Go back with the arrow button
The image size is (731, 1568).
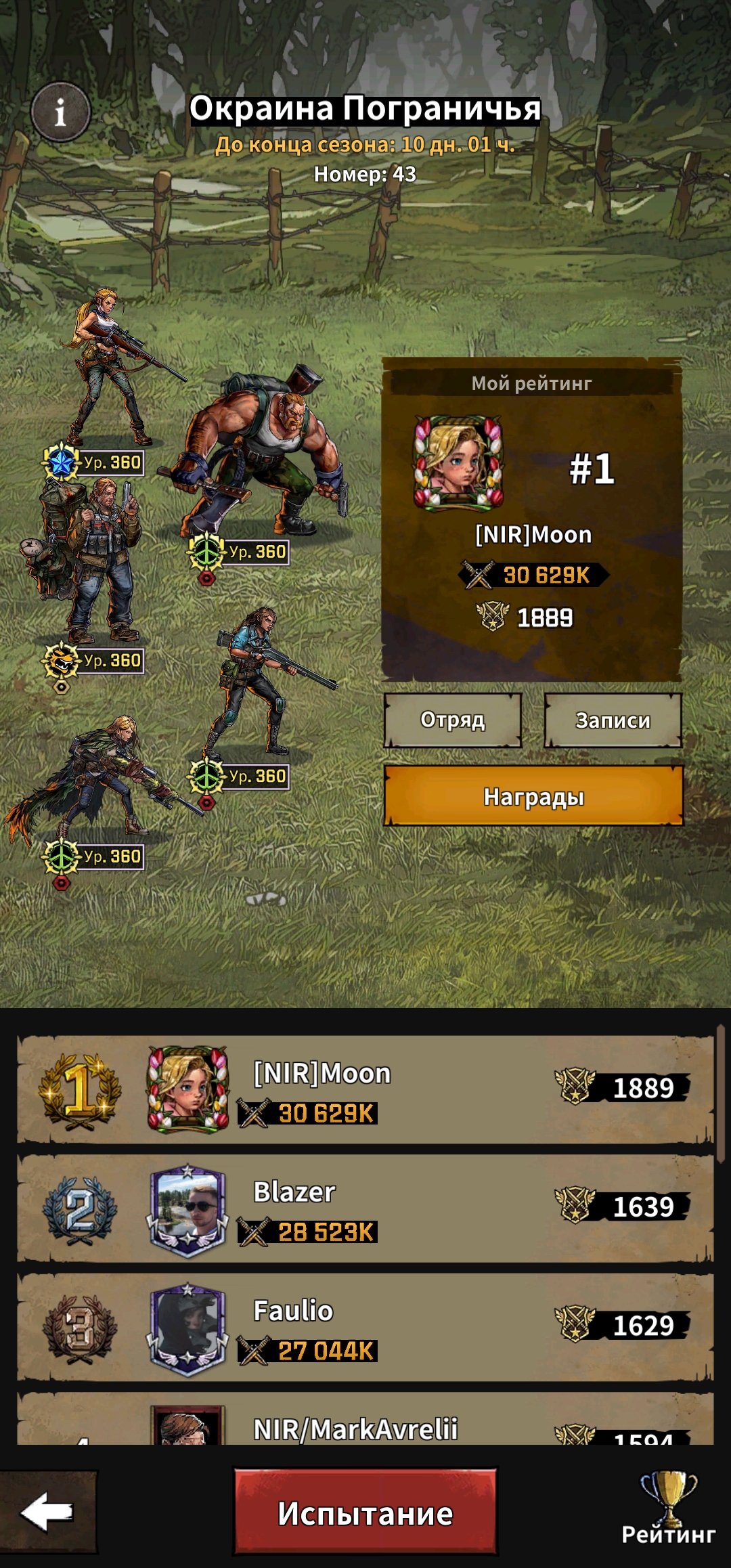pos(47,1512)
